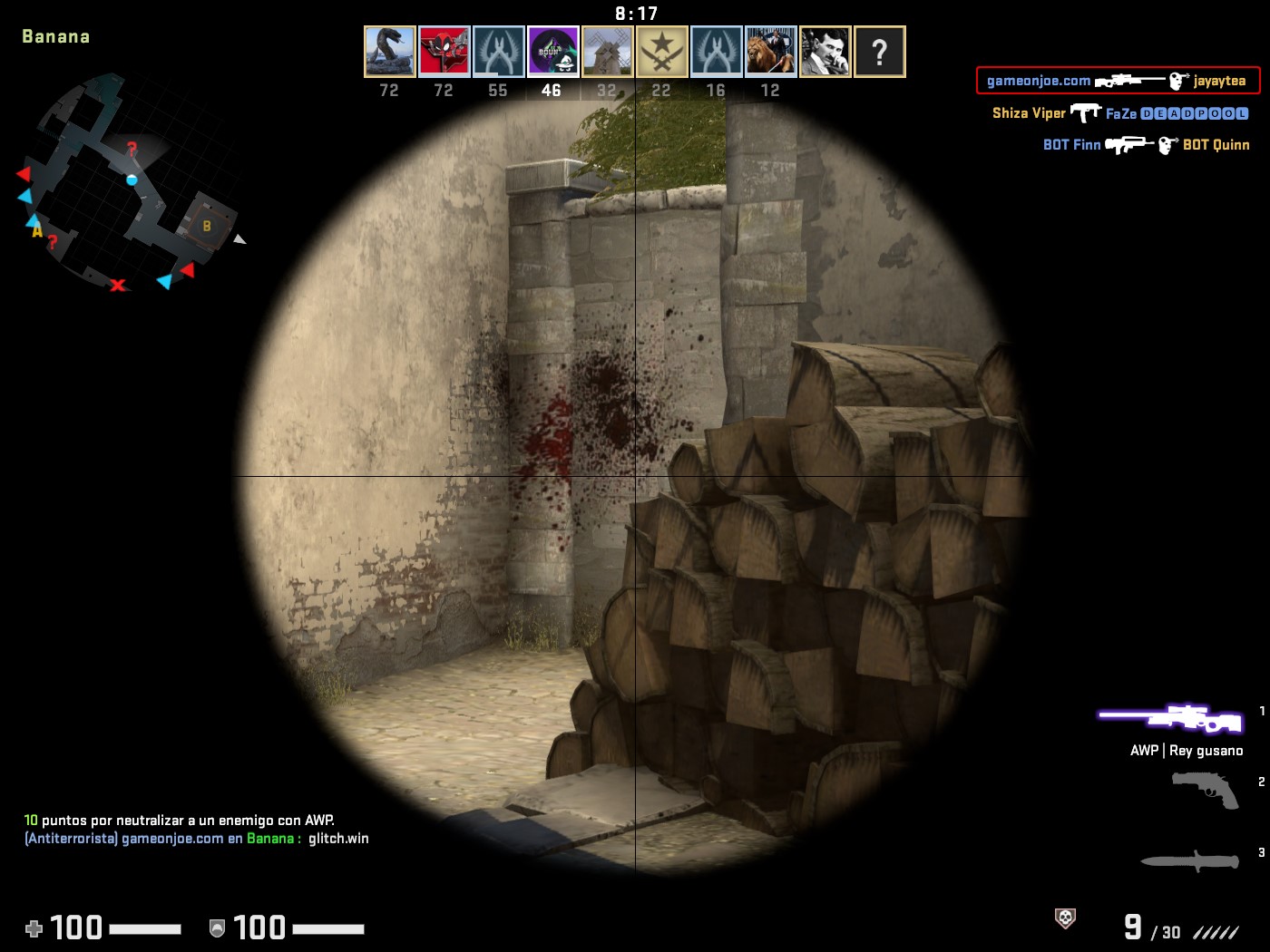
Task: Click the gameonjoe.com kill feed entry
Action: click(1118, 81)
